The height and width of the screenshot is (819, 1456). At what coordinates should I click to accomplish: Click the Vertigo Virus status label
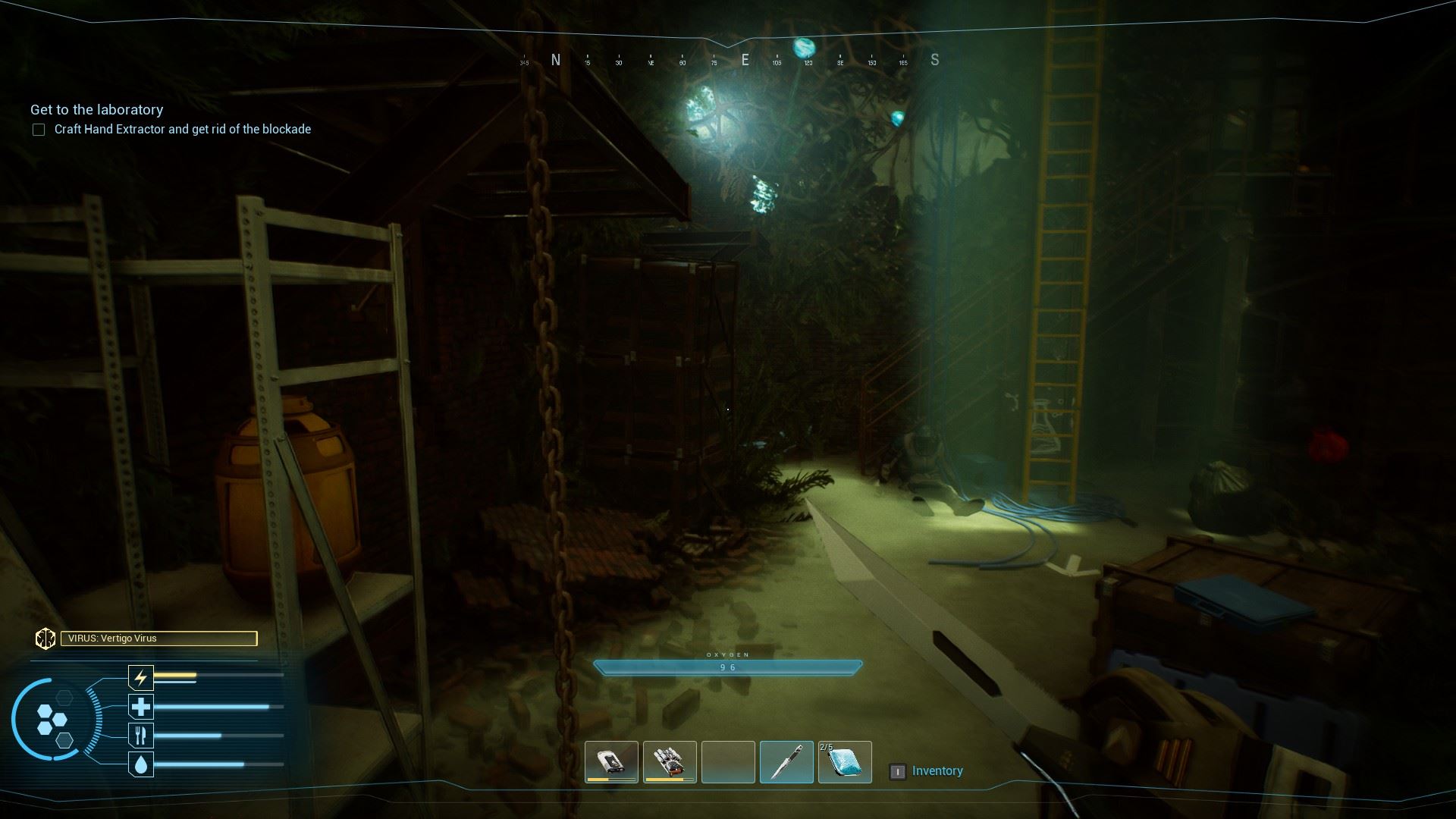coord(158,639)
